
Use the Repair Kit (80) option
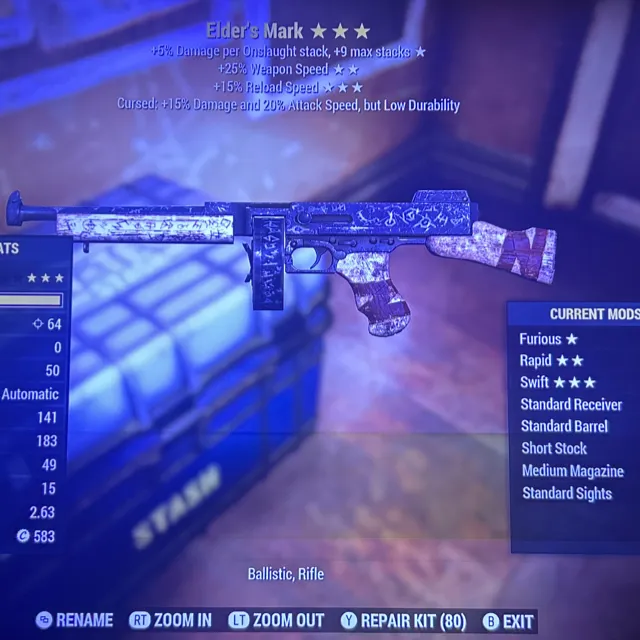[x=404, y=621]
